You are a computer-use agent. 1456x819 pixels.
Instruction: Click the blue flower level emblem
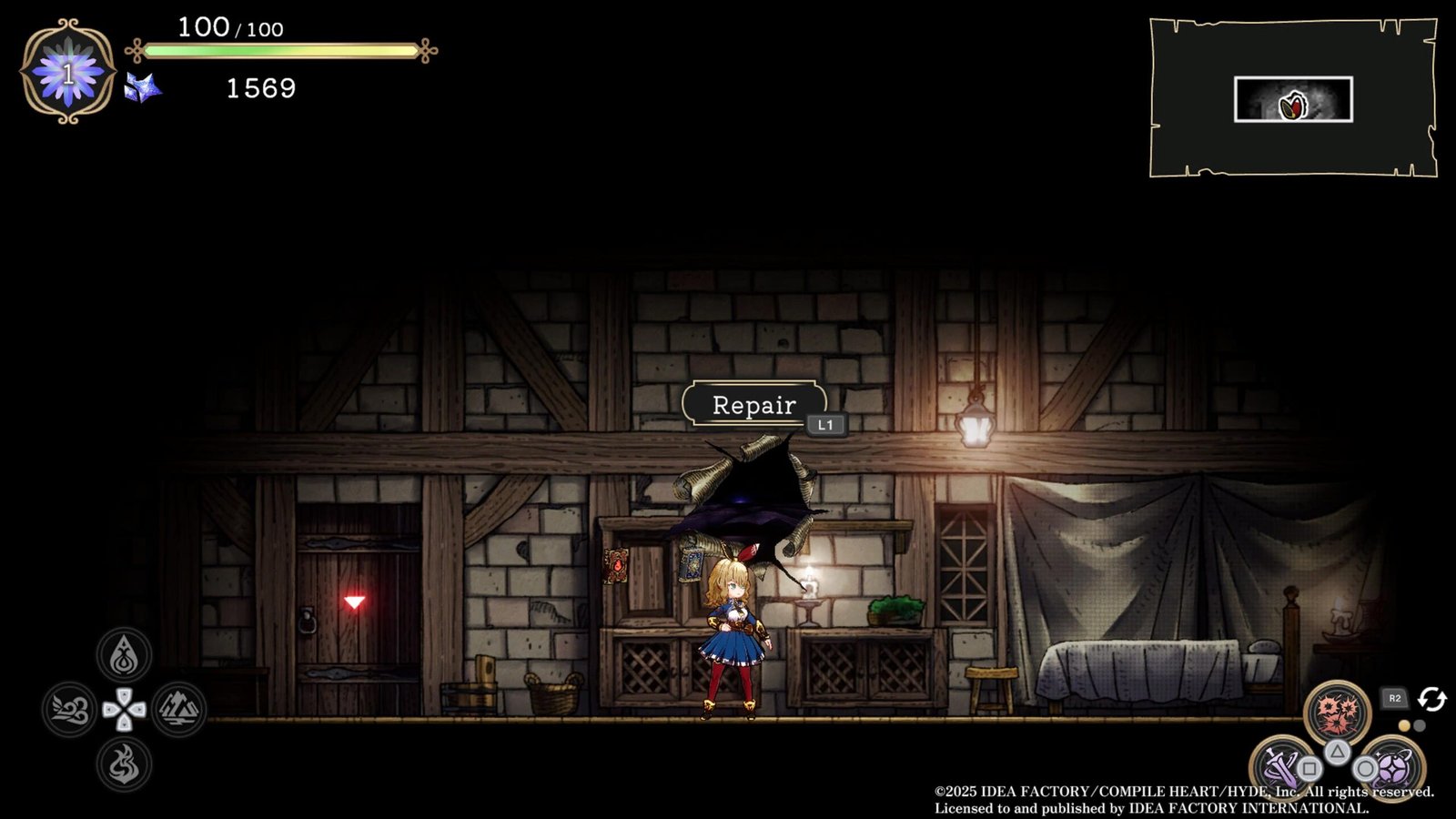pos(67,73)
